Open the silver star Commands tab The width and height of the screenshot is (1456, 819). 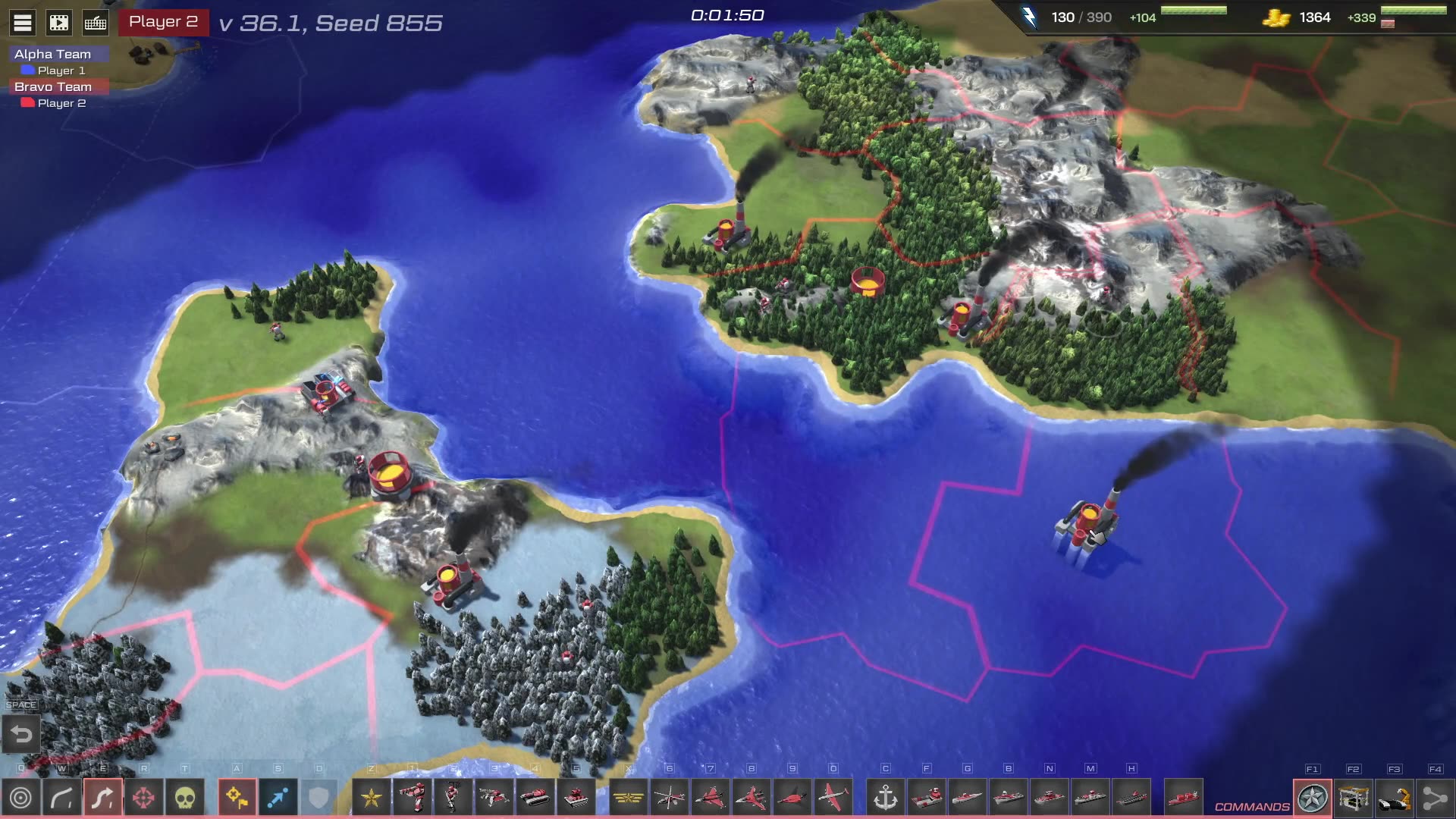click(1313, 799)
